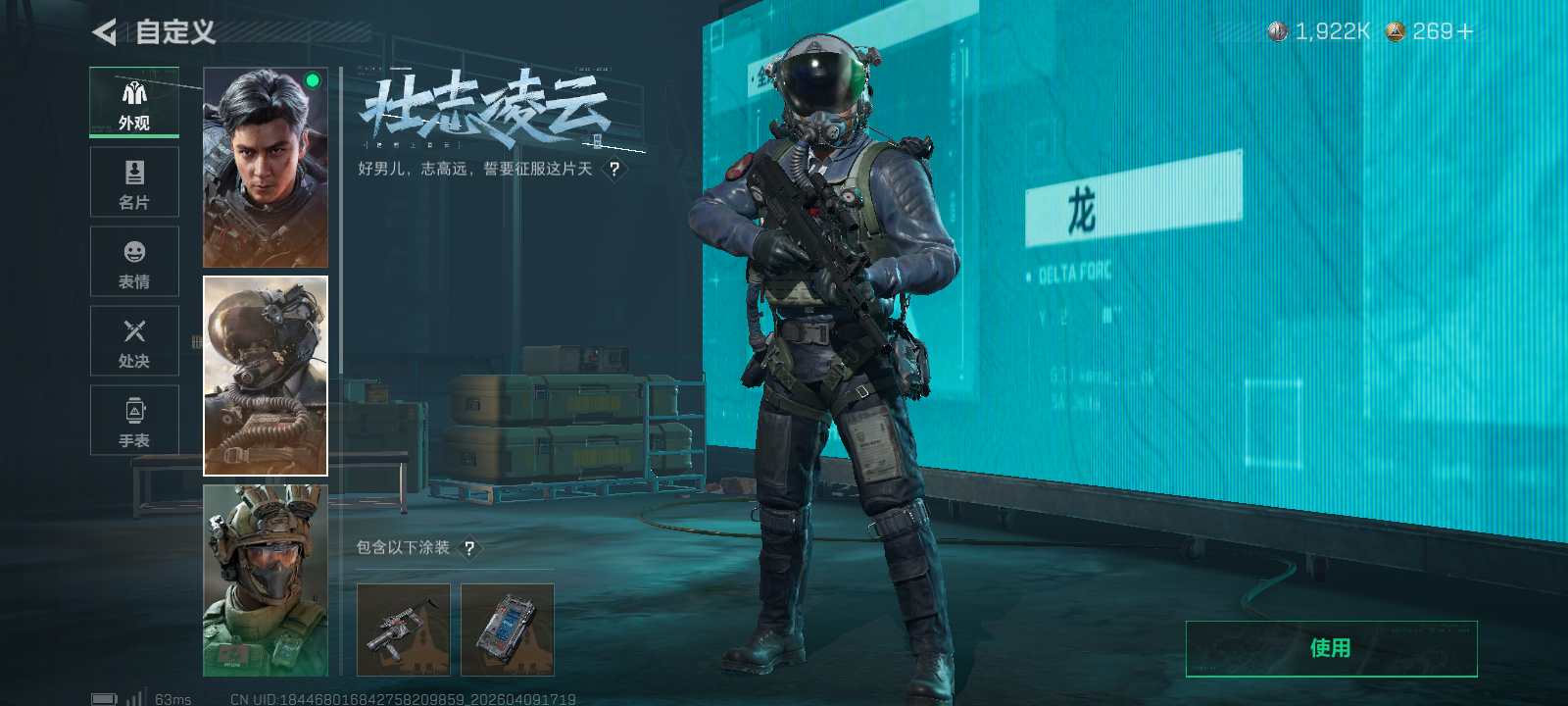
Task: Select the 表情 emote icon in sidebar
Action: (x=134, y=261)
